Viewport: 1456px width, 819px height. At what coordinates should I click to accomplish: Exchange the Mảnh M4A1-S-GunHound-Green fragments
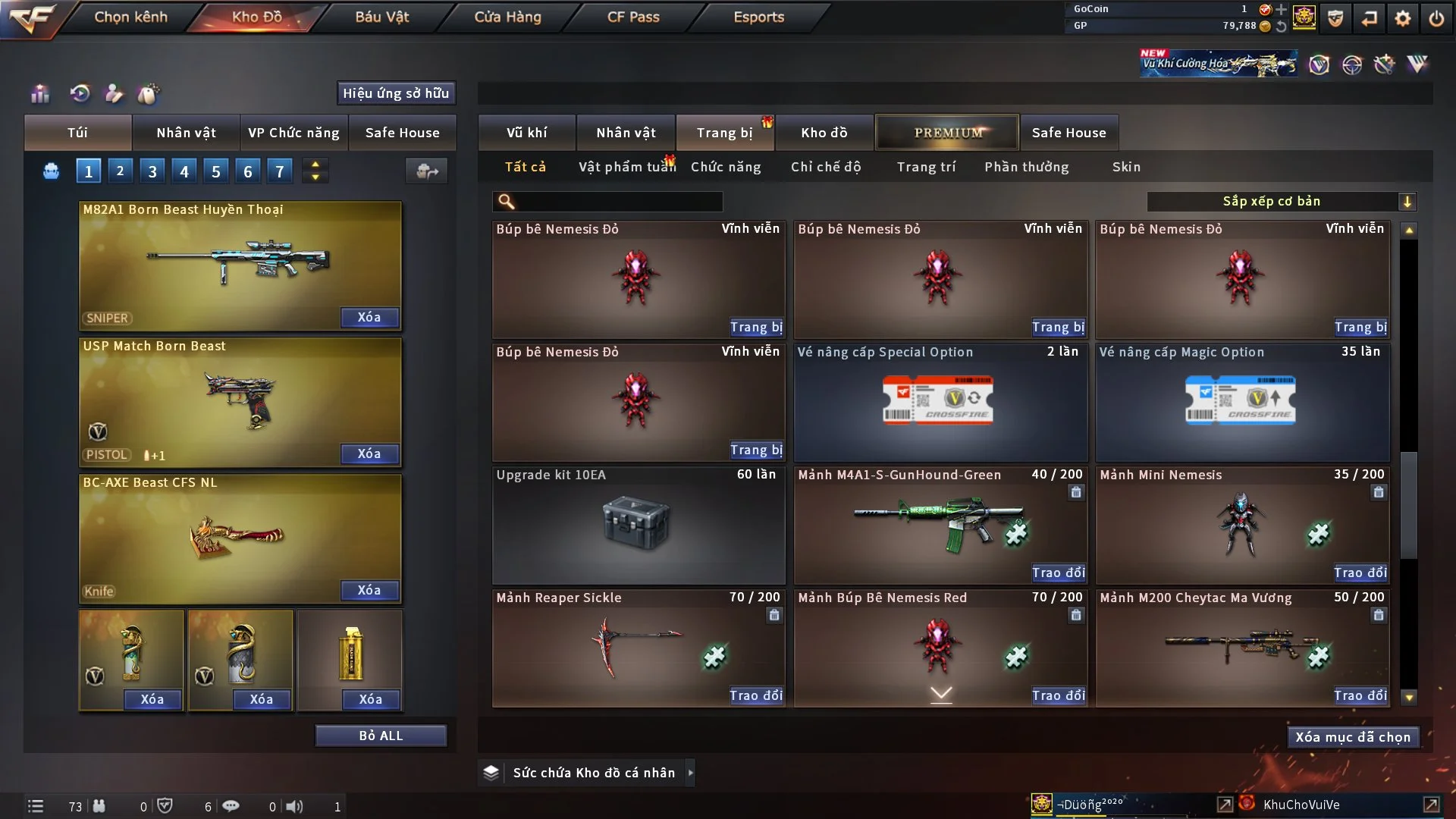(1058, 573)
